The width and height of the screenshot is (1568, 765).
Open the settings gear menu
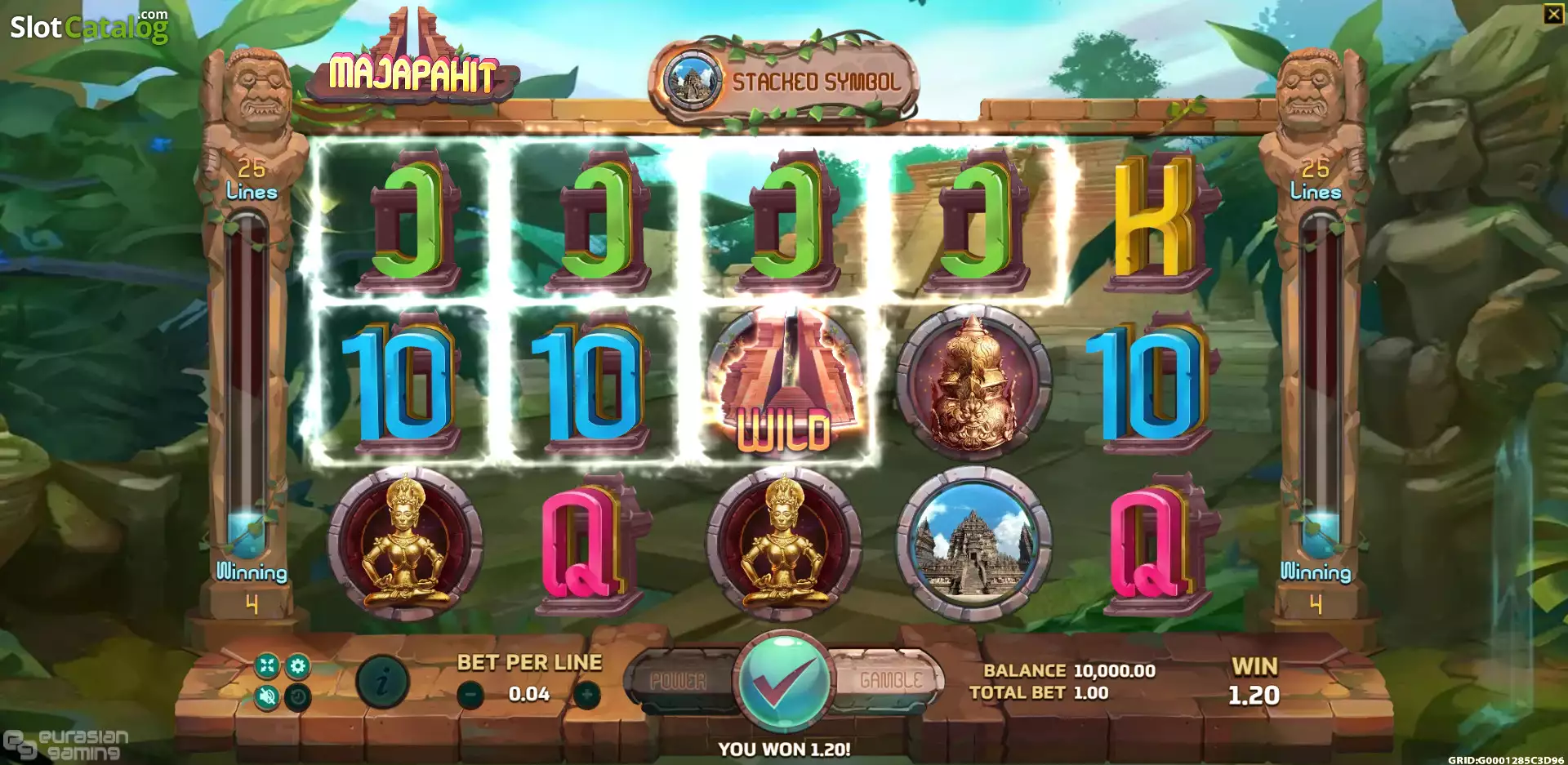click(298, 666)
